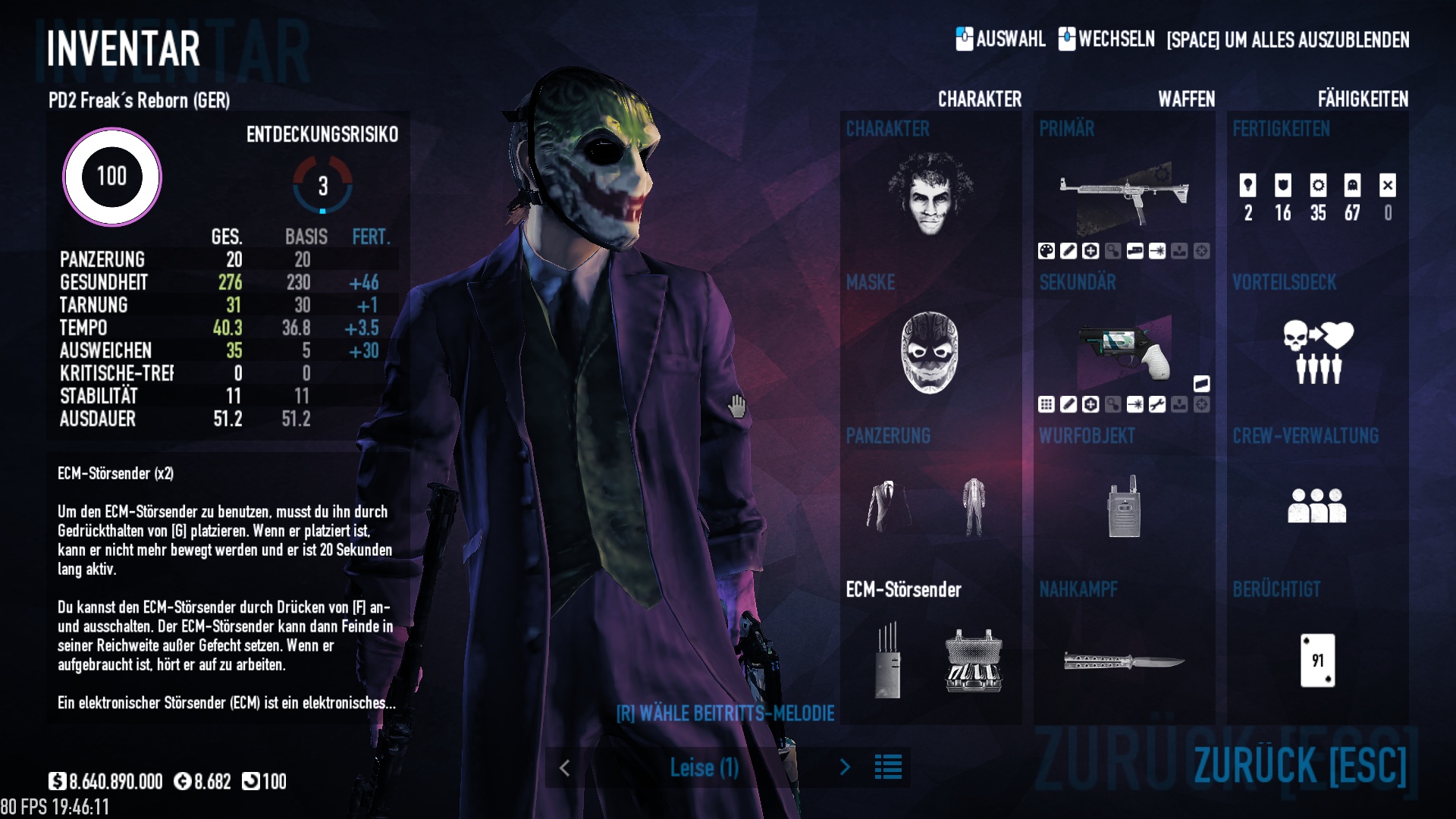This screenshot has width=1456, height=819.
Task: Go back with Zurück [ESC]
Action: [x=1300, y=764]
